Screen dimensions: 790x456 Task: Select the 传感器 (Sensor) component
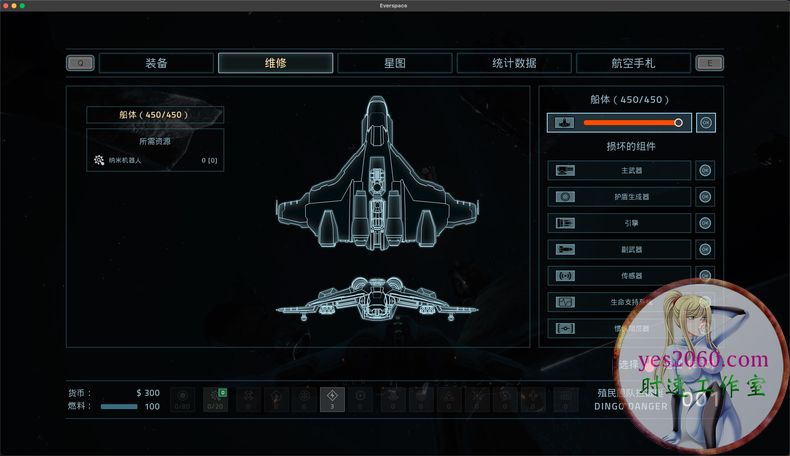coord(619,275)
